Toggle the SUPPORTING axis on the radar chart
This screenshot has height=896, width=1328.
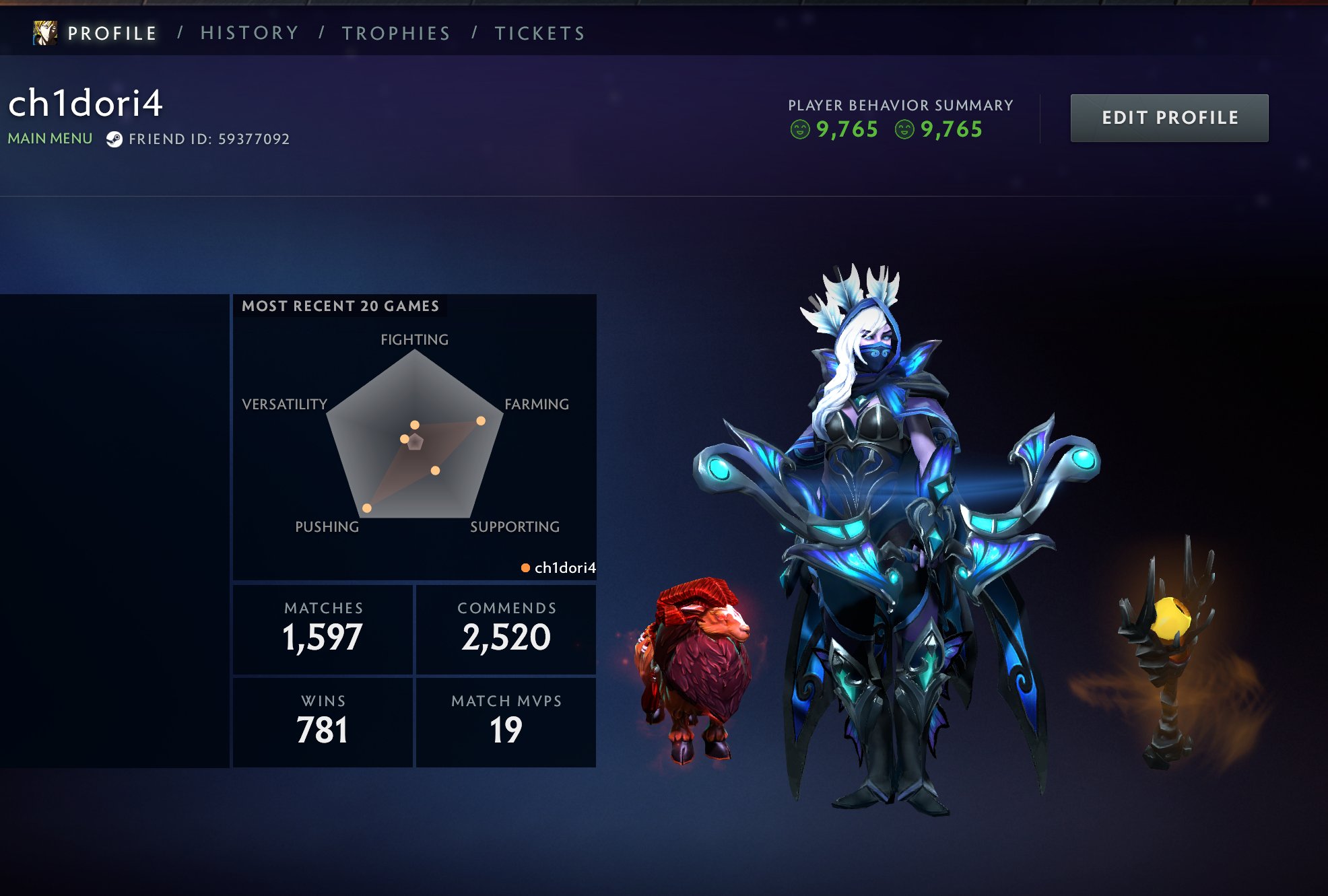tap(513, 527)
